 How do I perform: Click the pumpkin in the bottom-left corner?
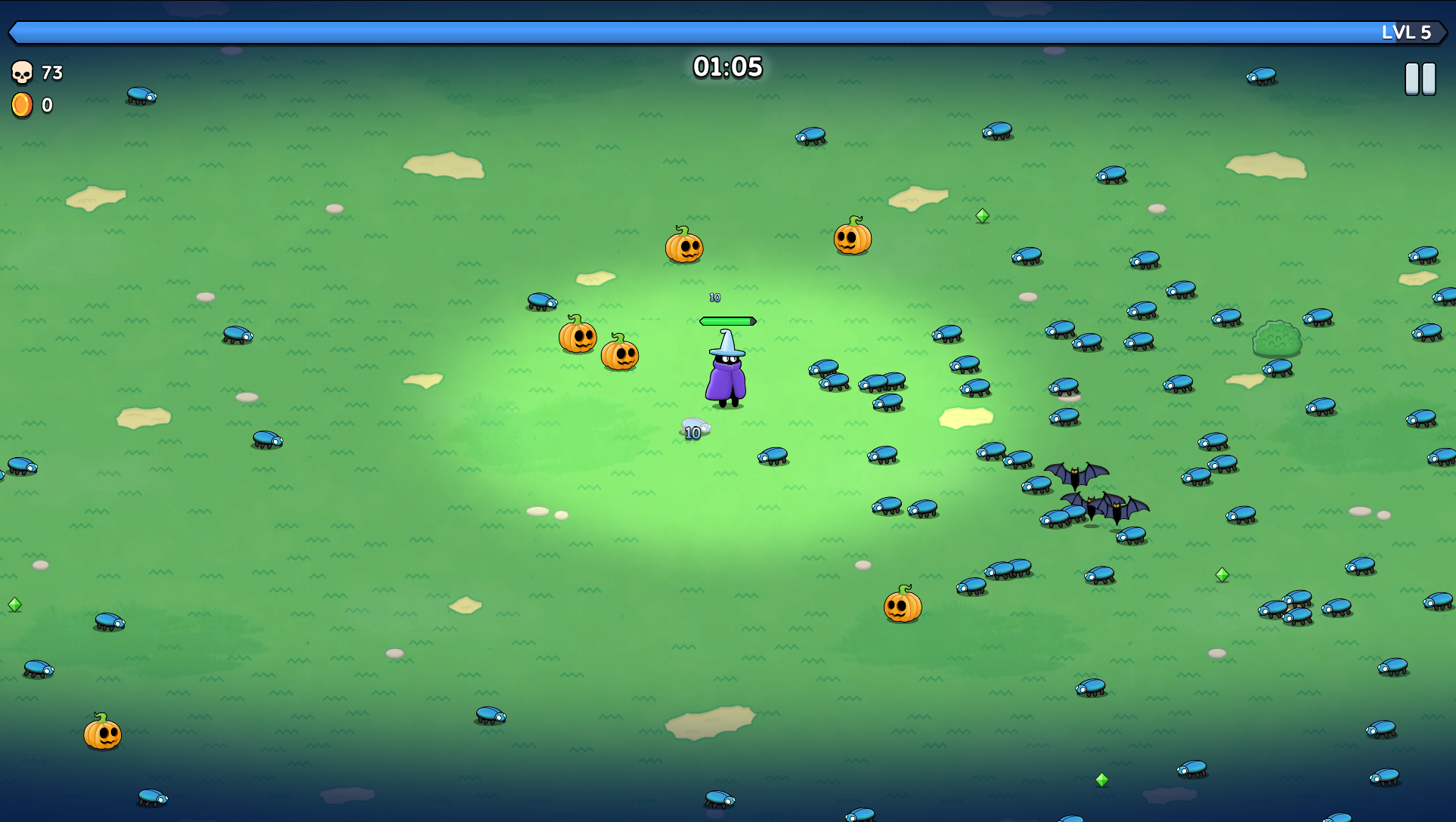101,735
